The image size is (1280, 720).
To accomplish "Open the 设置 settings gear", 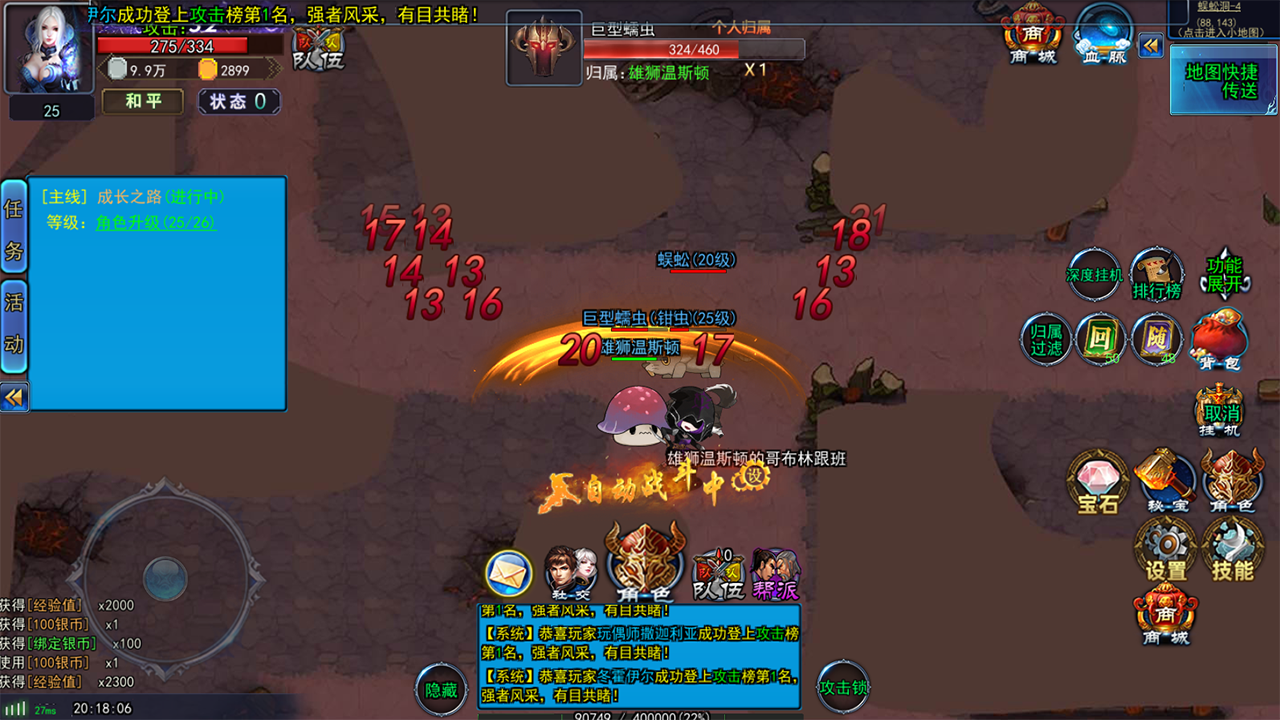I will [x=1165, y=550].
